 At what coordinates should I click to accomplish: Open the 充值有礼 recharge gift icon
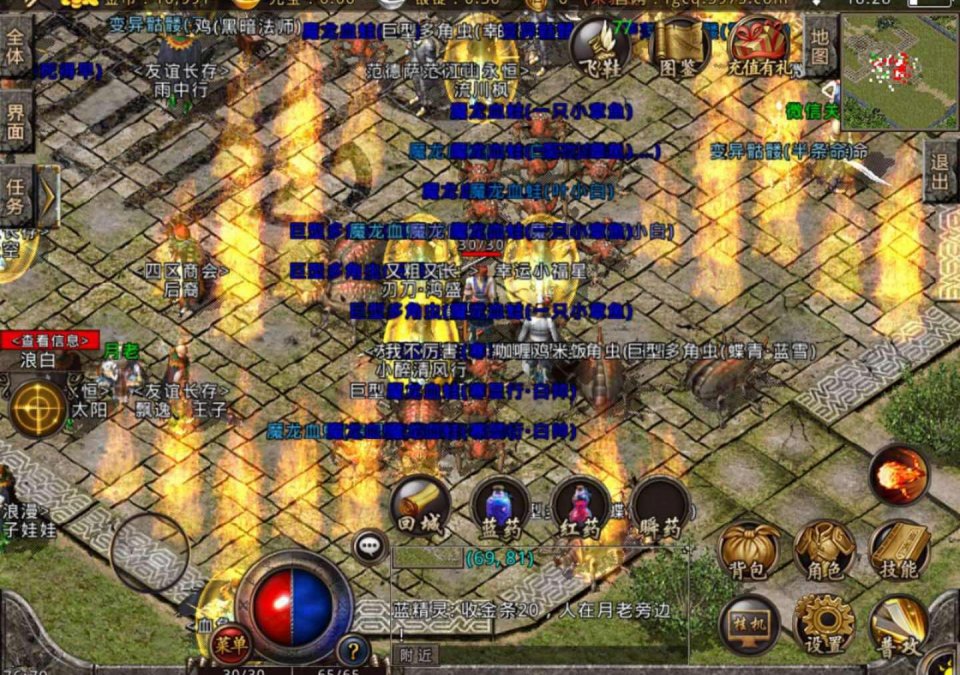758,44
